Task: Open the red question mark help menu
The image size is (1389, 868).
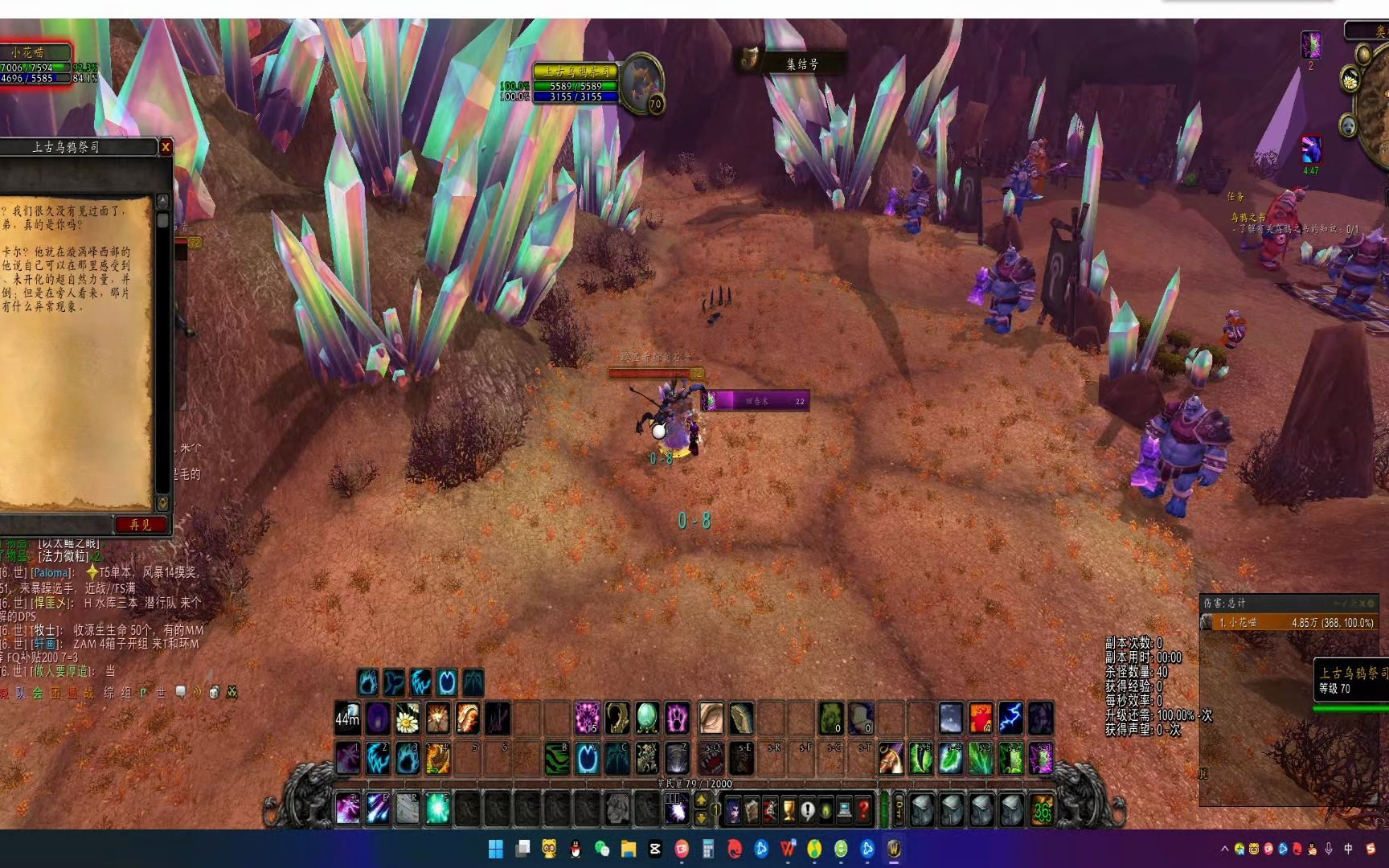Action: point(863,810)
